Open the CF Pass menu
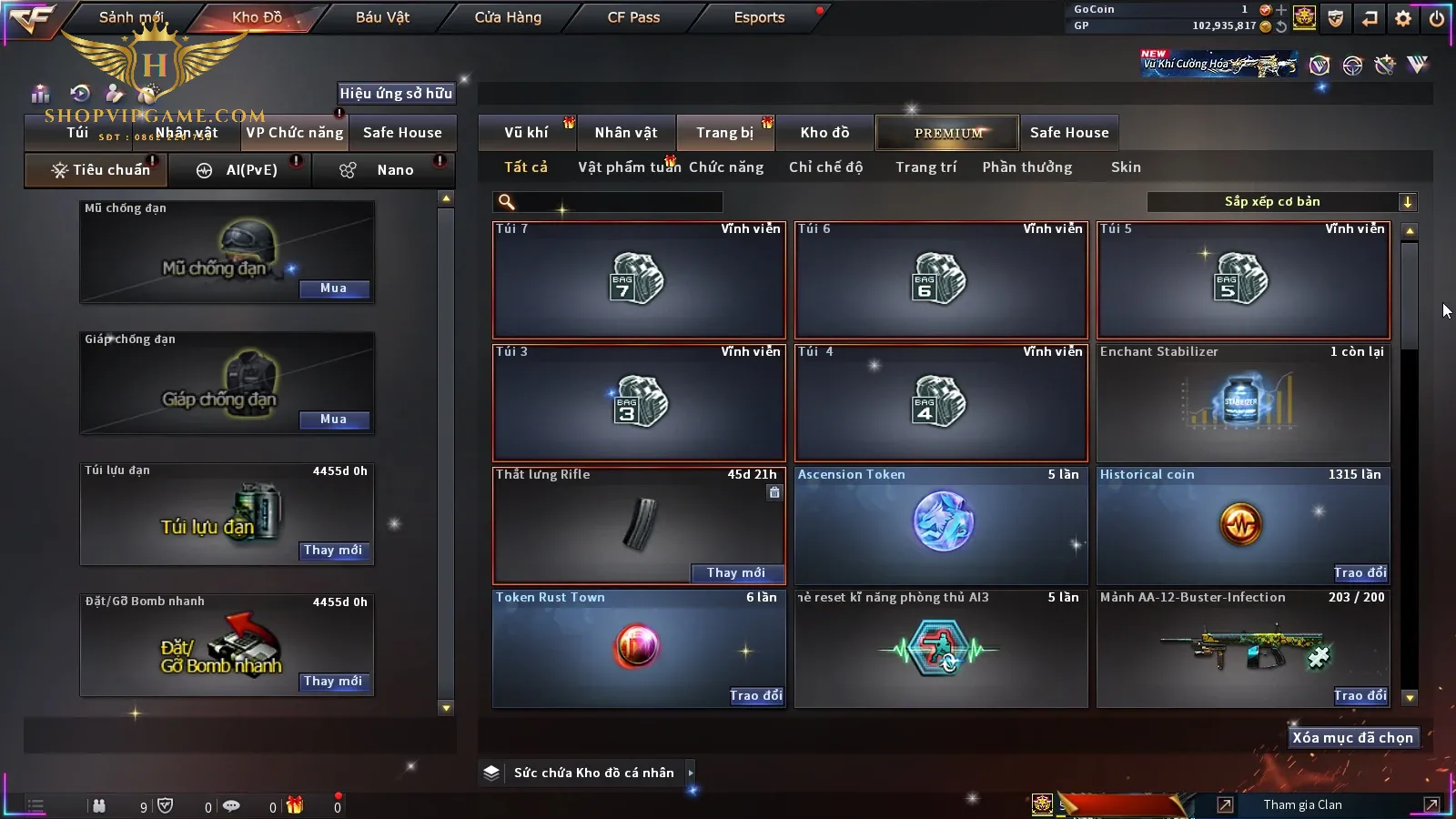The width and height of the screenshot is (1456, 819). coord(633,17)
